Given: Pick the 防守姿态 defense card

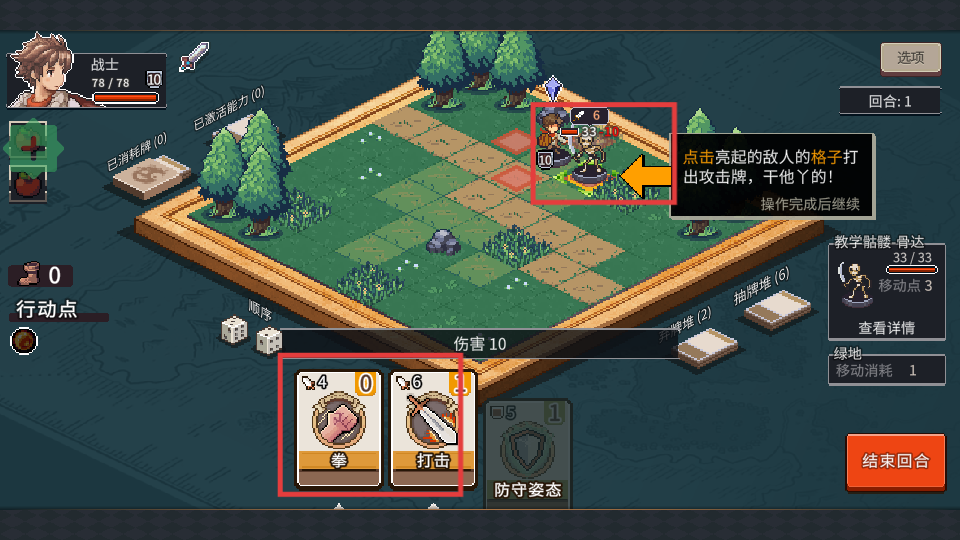Looking at the screenshot, I should [529, 450].
